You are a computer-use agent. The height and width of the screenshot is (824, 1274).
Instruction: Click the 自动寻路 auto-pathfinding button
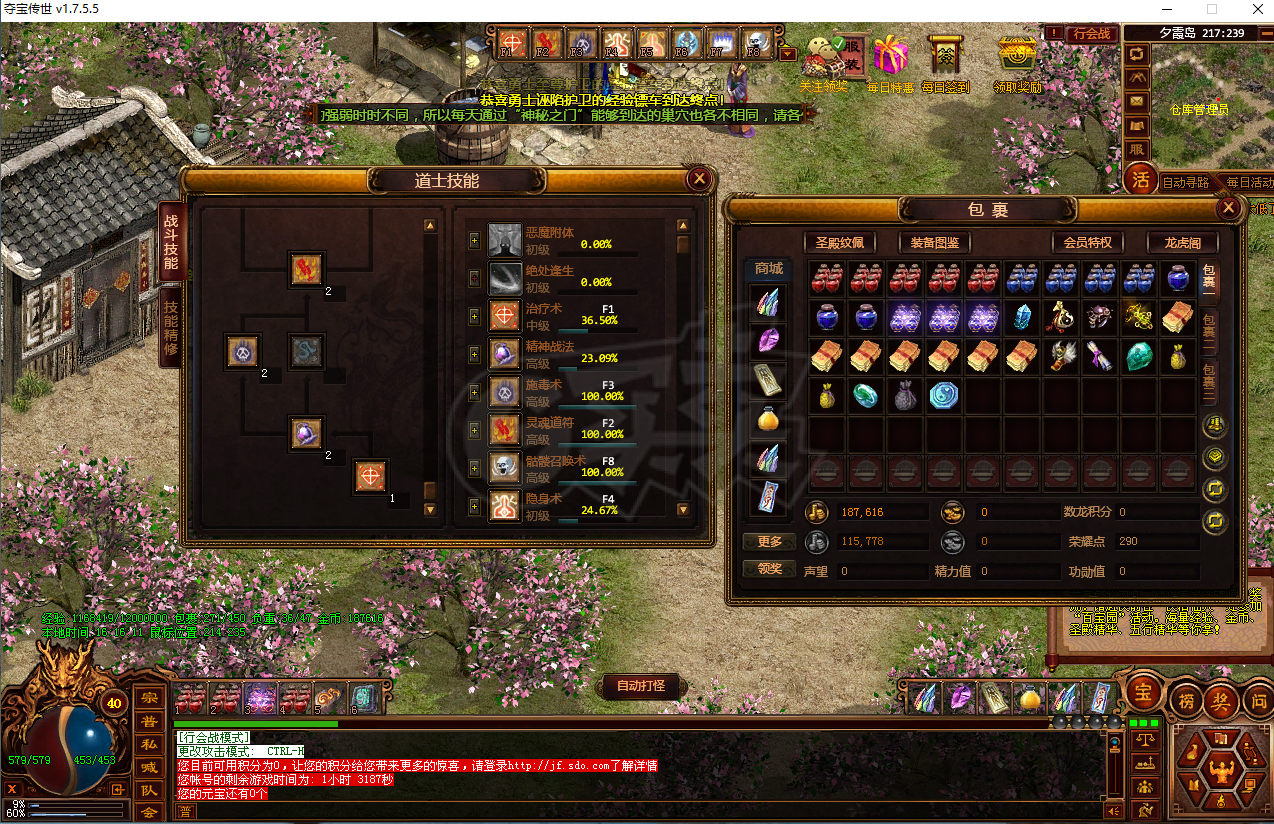click(x=1186, y=183)
